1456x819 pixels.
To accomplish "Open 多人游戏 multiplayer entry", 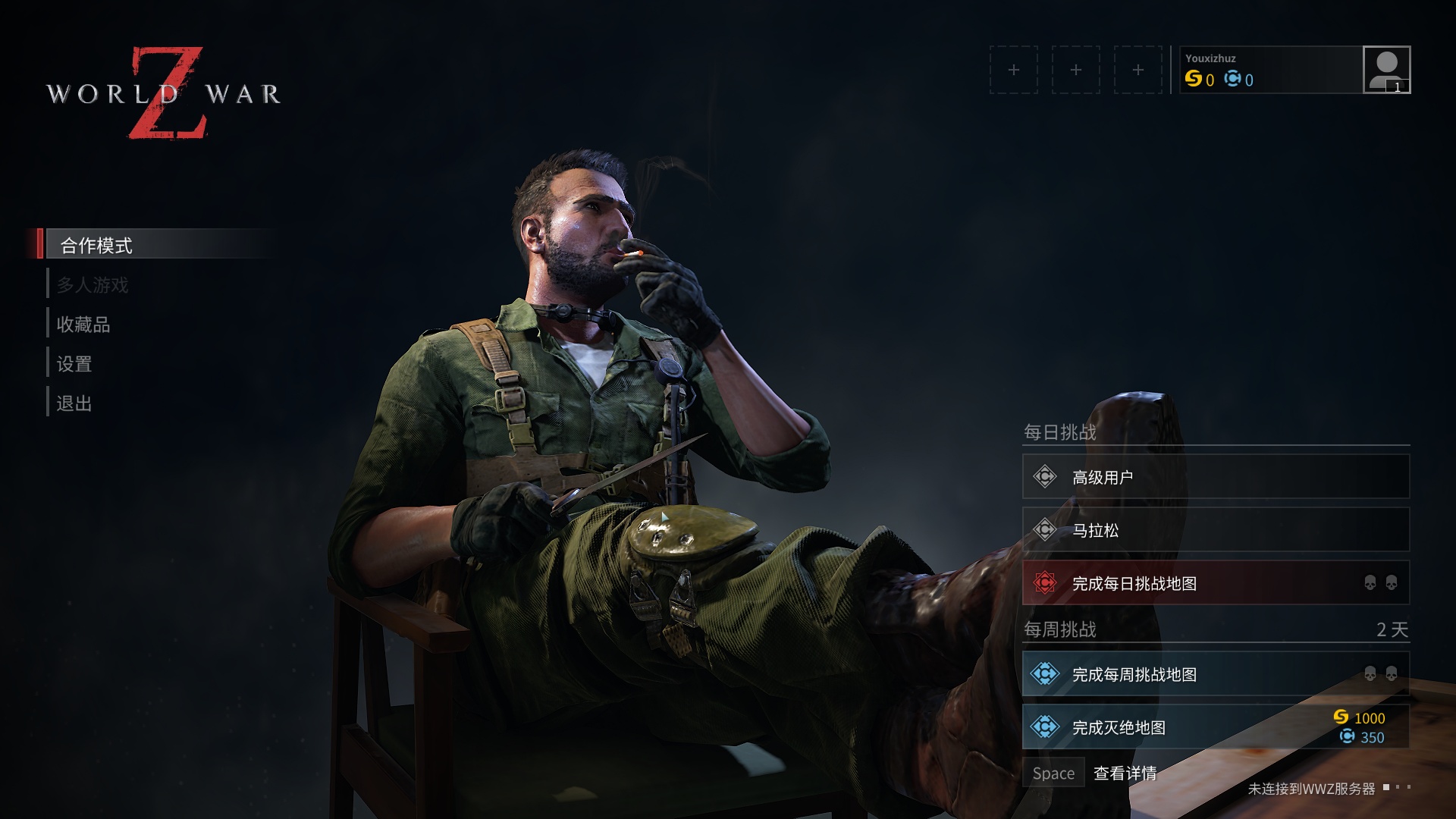I will [x=93, y=285].
